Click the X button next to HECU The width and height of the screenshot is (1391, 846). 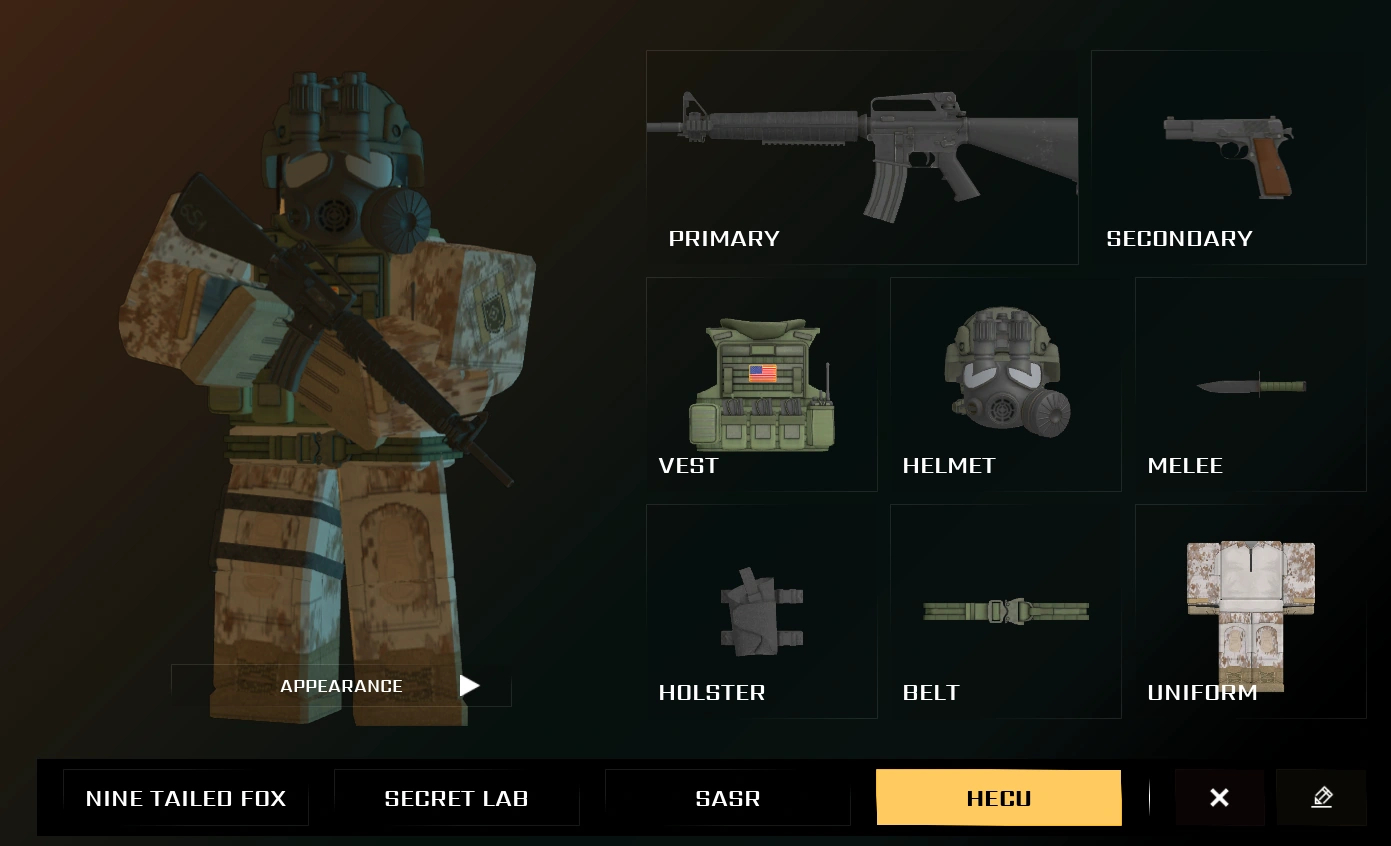pyautogui.click(x=1219, y=797)
